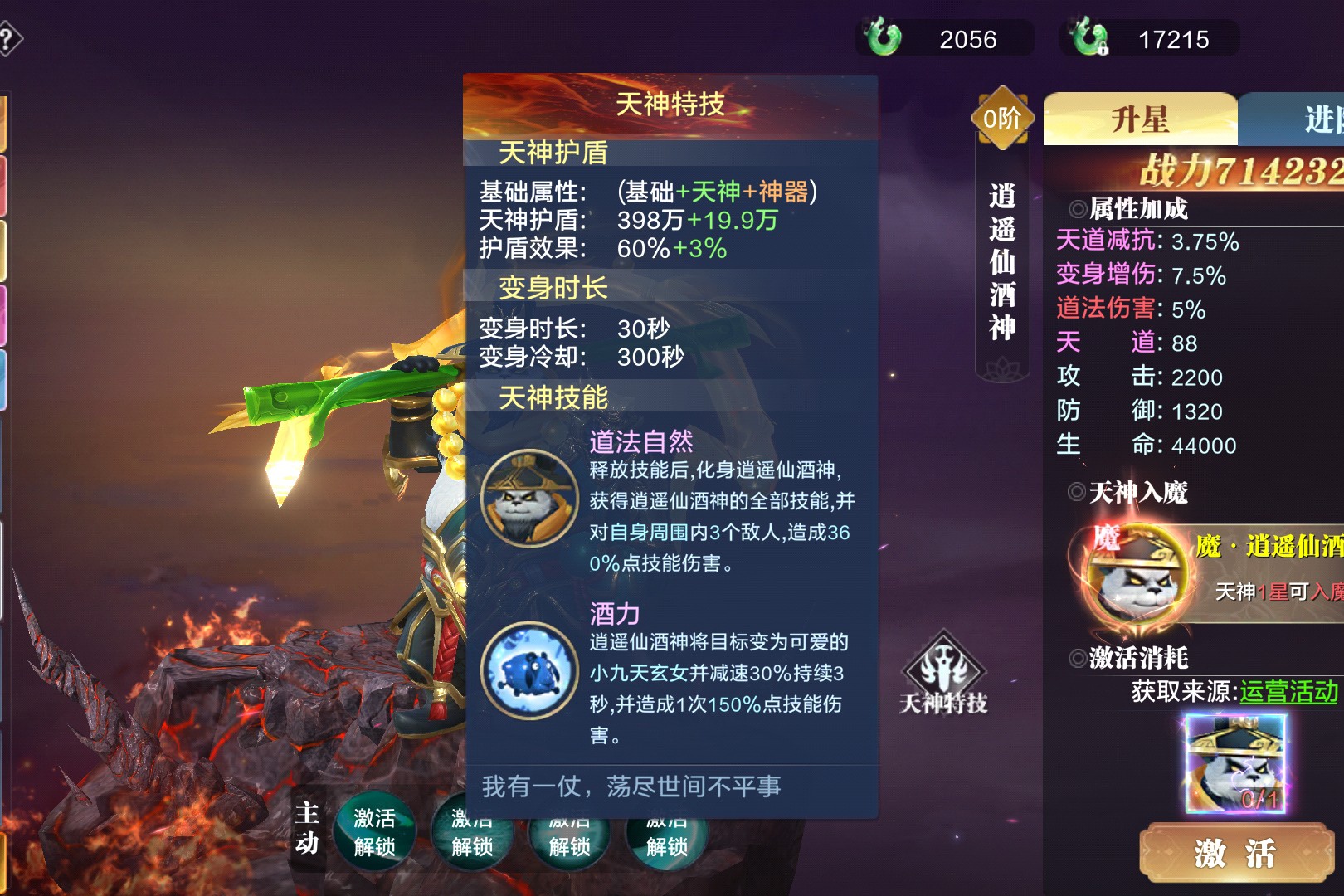Image resolution: width=1344 pixels, height=896 pixels.
Task: Open the help question mark icon
Action: pos(8,39)
